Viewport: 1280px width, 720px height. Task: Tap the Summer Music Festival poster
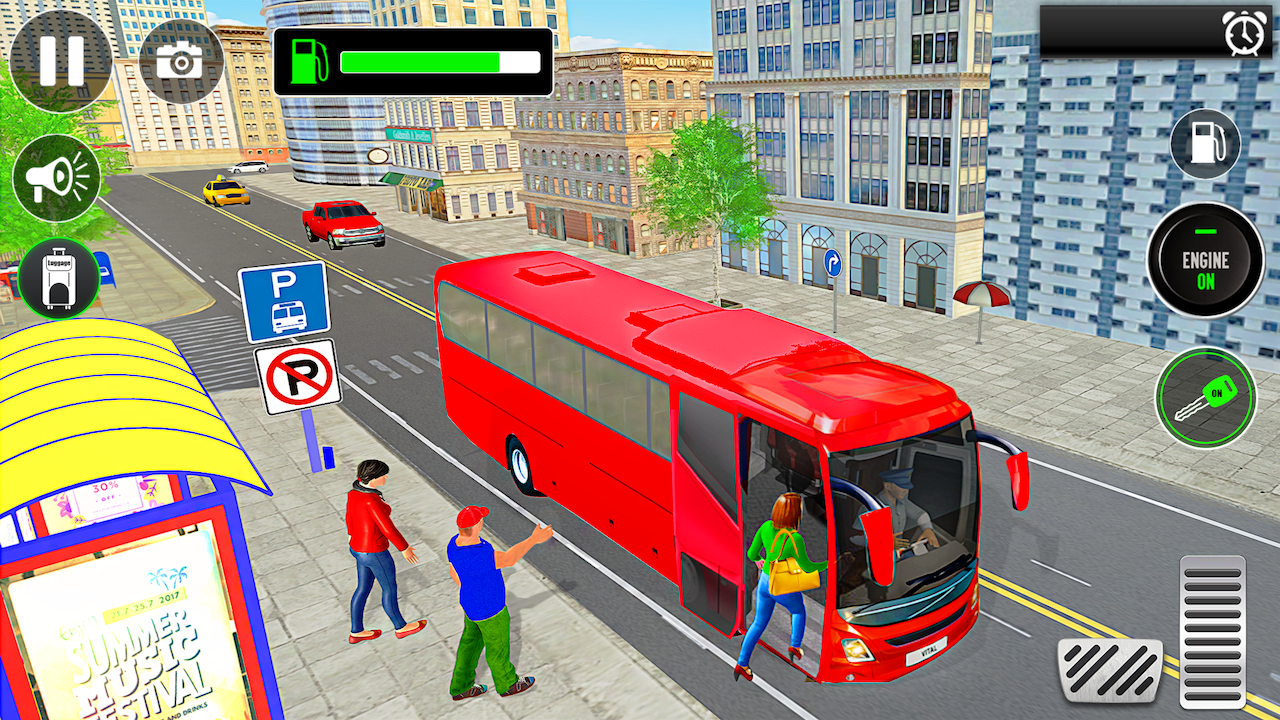click(120, 640)
